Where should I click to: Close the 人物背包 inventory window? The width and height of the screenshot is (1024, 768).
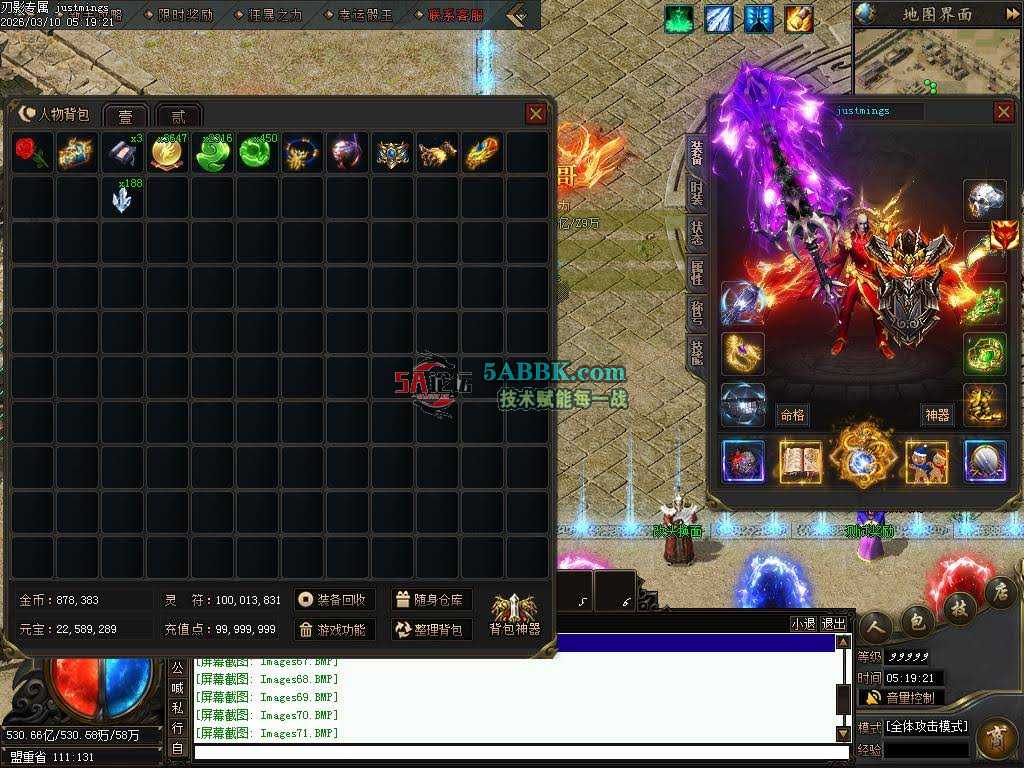(536, 114)
